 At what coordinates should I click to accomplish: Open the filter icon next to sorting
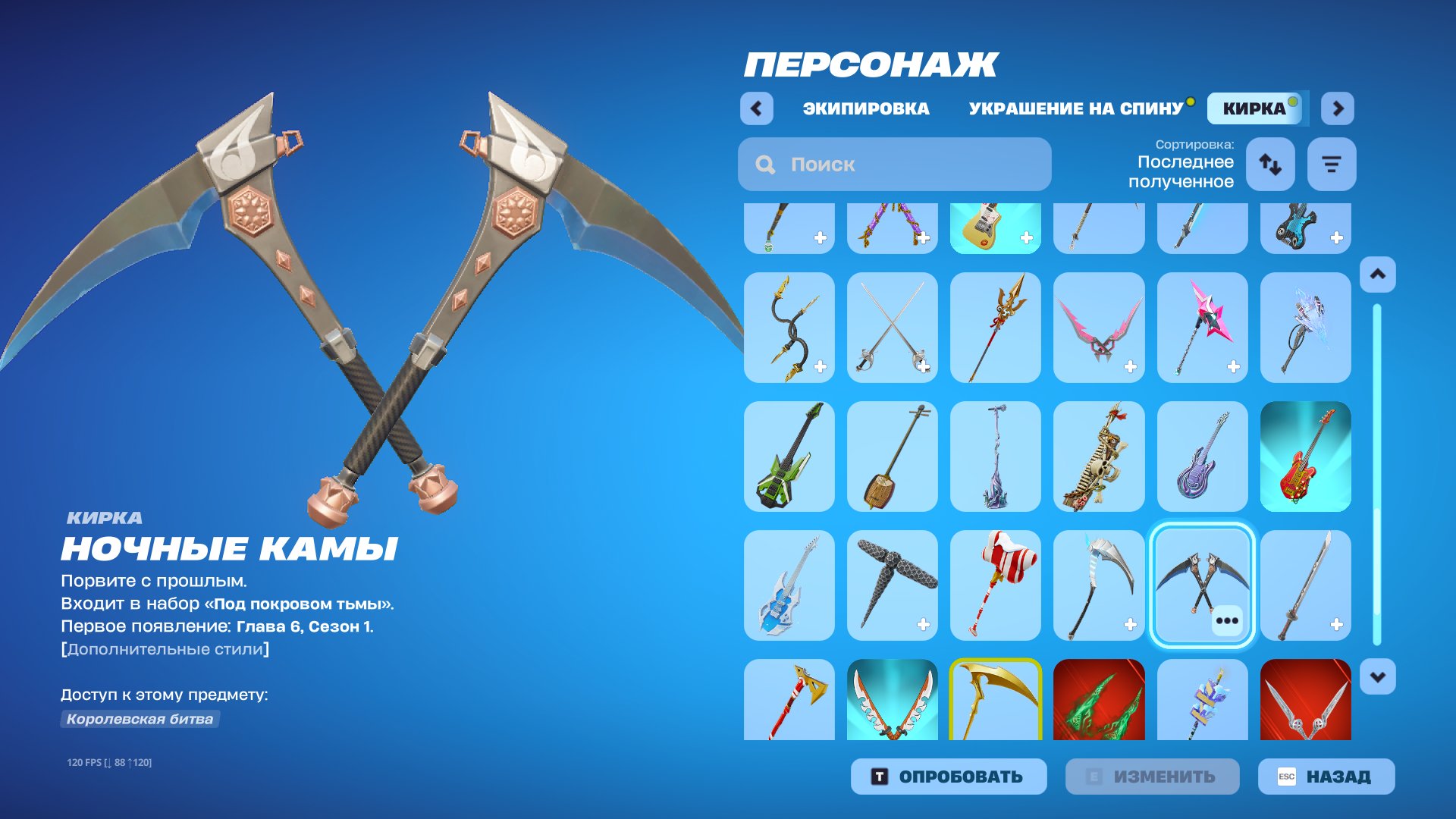pyautogui.click(x=1331, y=164)
